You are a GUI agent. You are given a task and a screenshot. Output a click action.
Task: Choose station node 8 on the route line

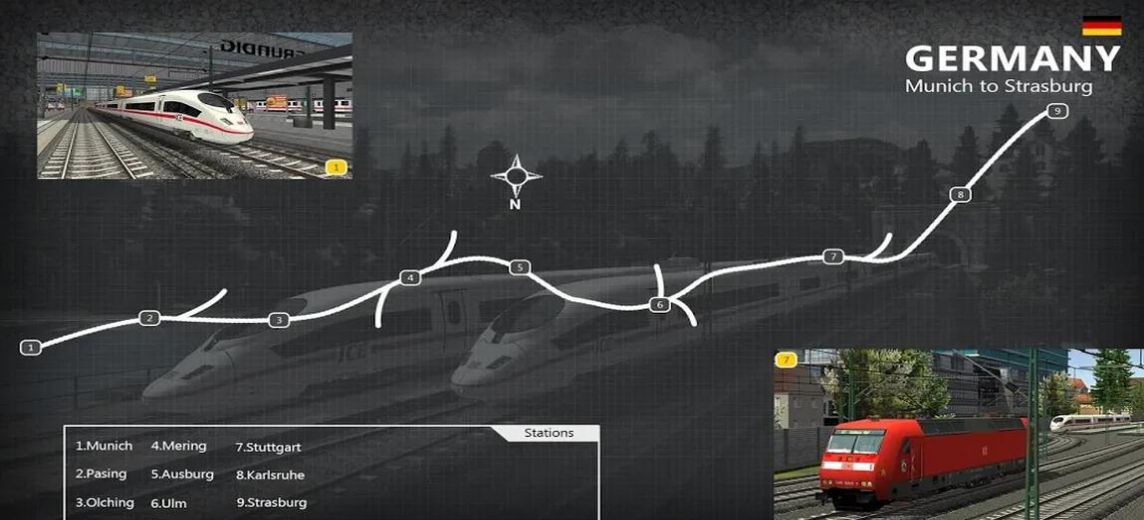(960, 194)
